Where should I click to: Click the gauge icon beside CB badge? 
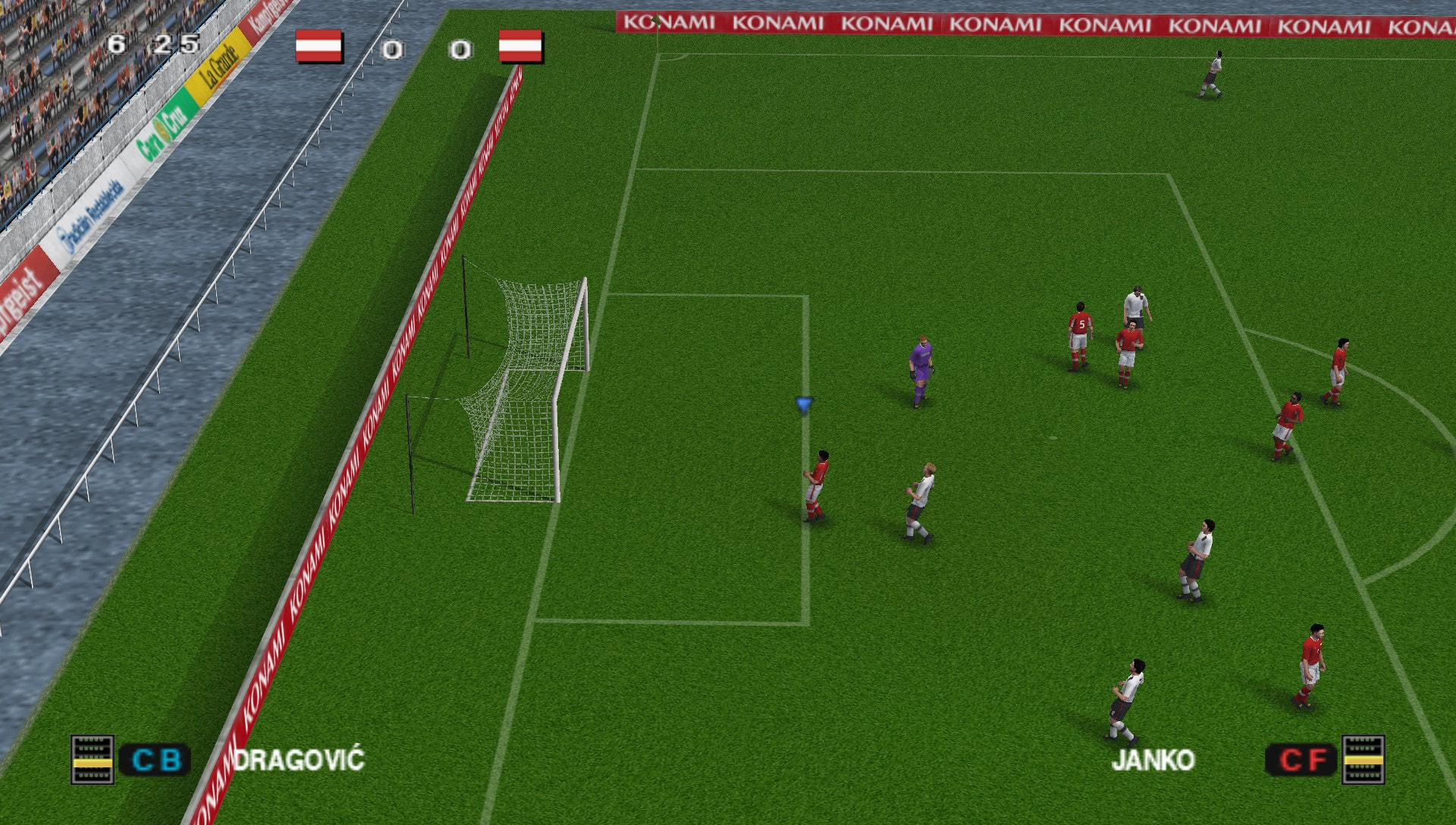(93, 760)
